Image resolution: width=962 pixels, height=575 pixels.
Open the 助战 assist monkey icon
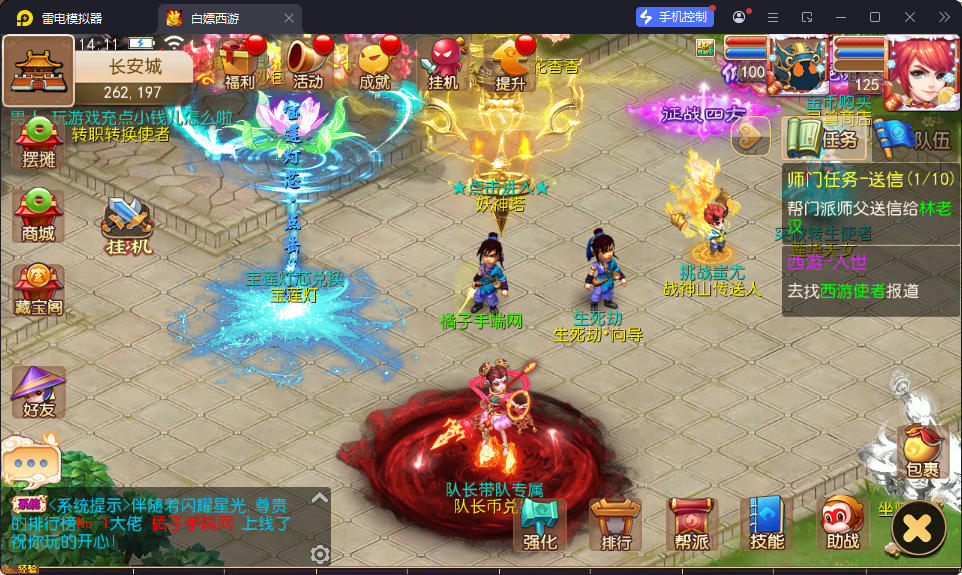843,524
